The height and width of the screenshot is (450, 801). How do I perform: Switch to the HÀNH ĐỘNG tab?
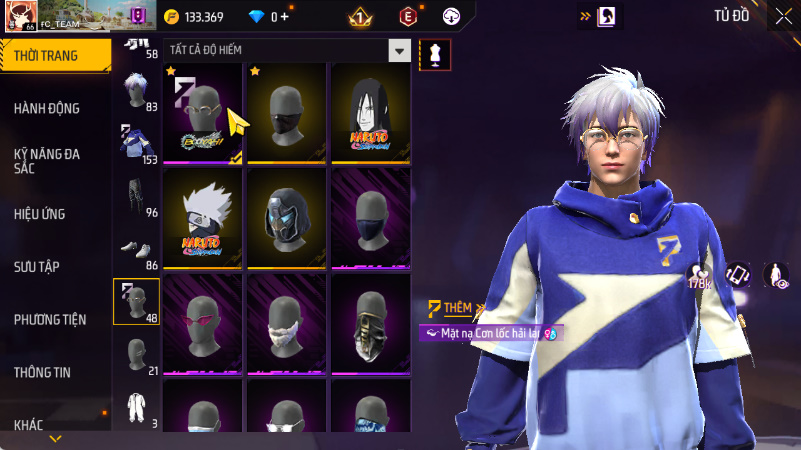(x=47, y=108)
